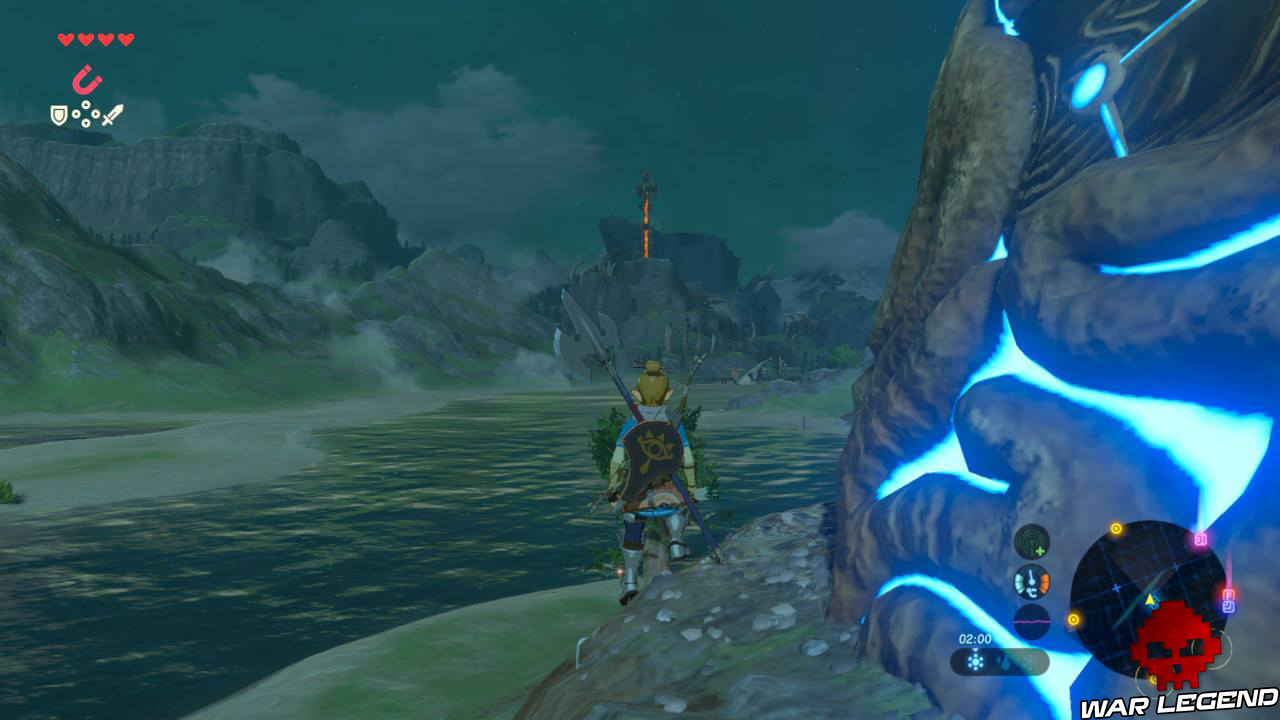Click the sword icon in the HUD

click(x=113, y=114)
